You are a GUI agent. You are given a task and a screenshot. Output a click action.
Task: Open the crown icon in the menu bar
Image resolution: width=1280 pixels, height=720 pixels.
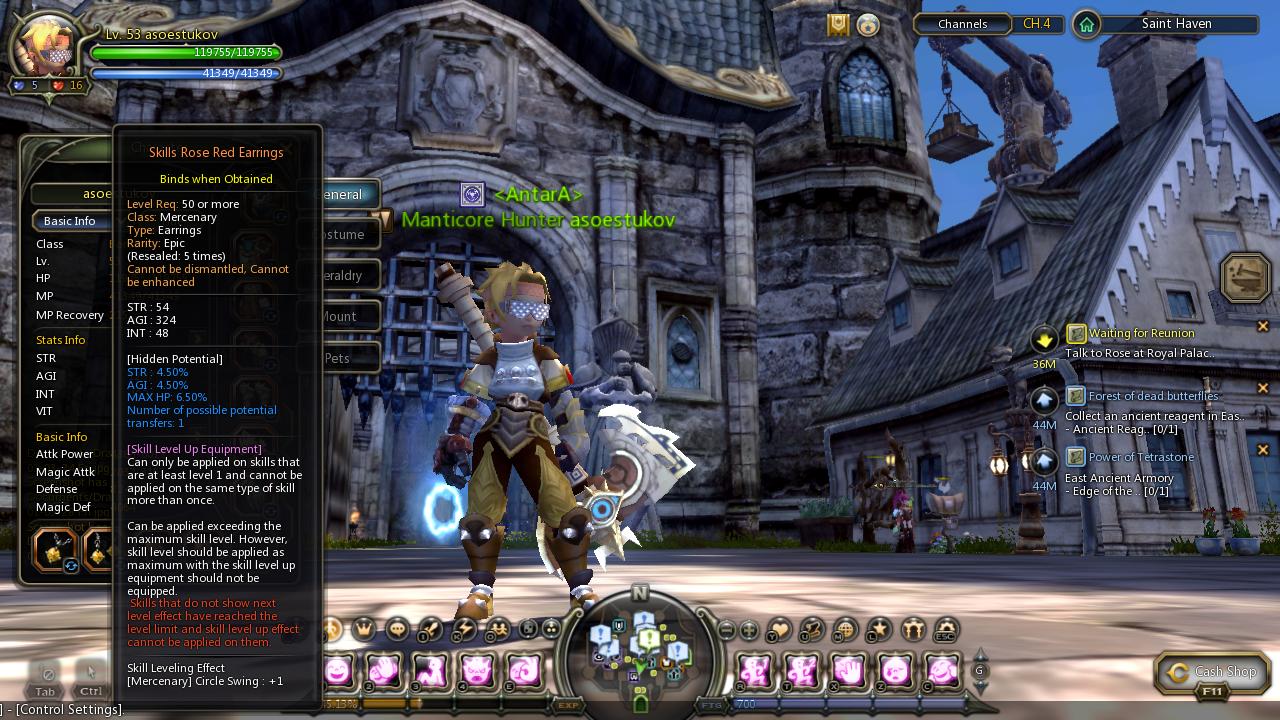coord(364,629)
